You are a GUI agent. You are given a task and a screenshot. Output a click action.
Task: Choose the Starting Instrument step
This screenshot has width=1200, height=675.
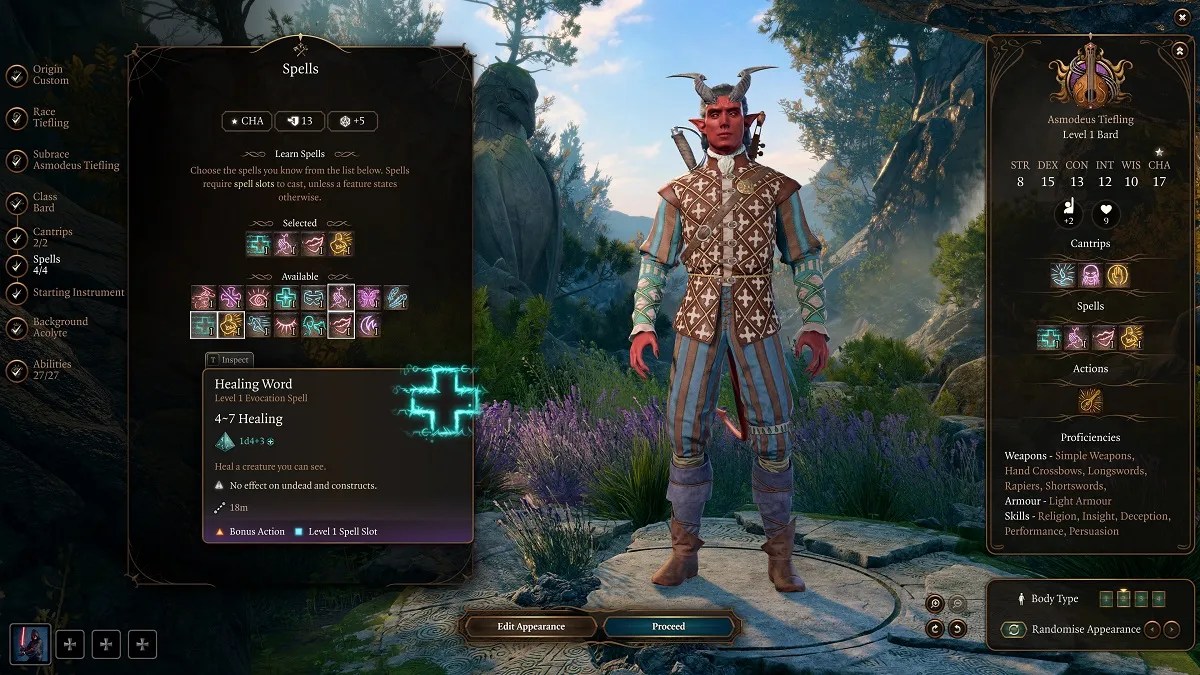pos(78,292)
